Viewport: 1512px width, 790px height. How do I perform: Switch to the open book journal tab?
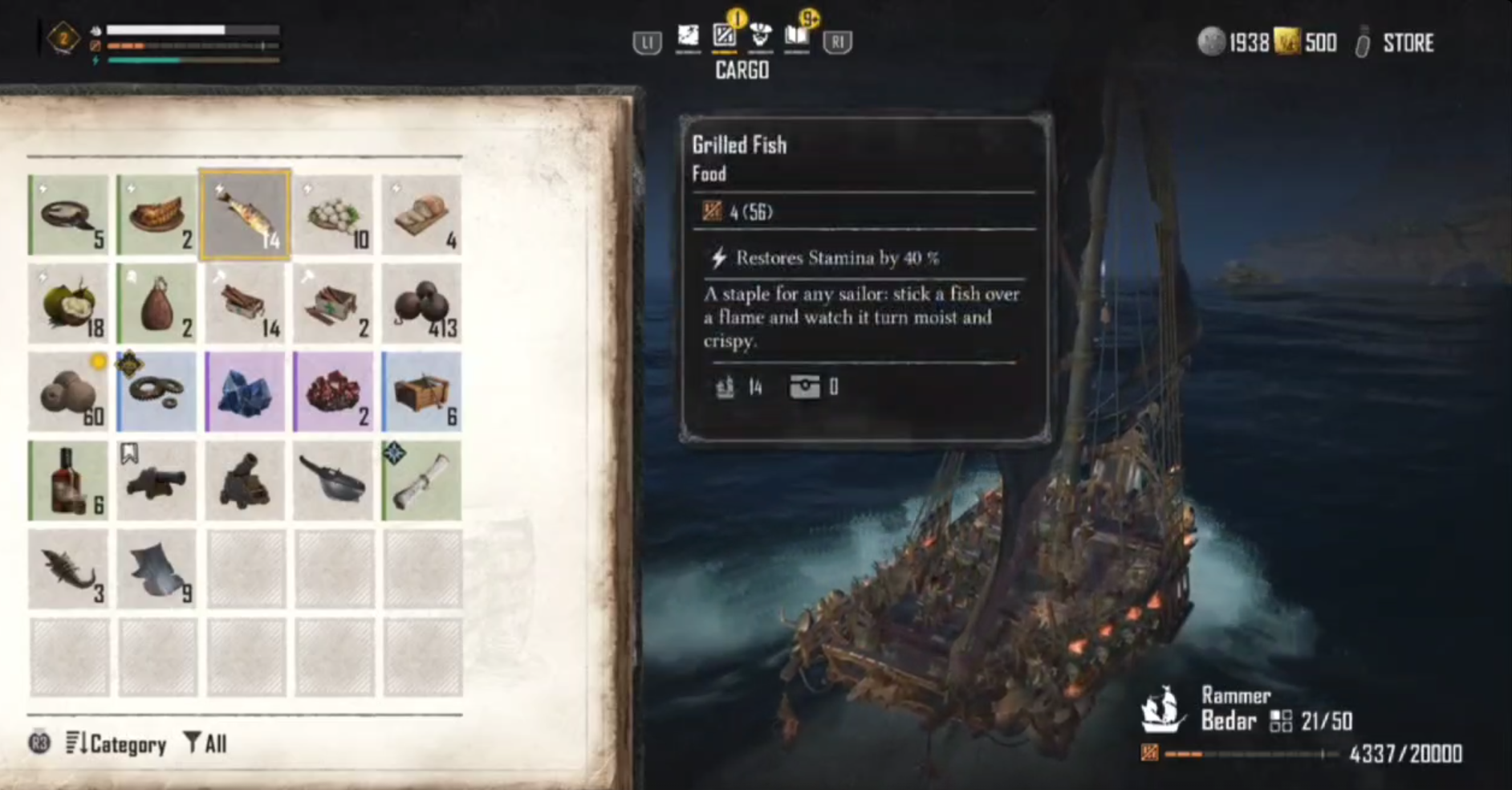pos(796,37)
